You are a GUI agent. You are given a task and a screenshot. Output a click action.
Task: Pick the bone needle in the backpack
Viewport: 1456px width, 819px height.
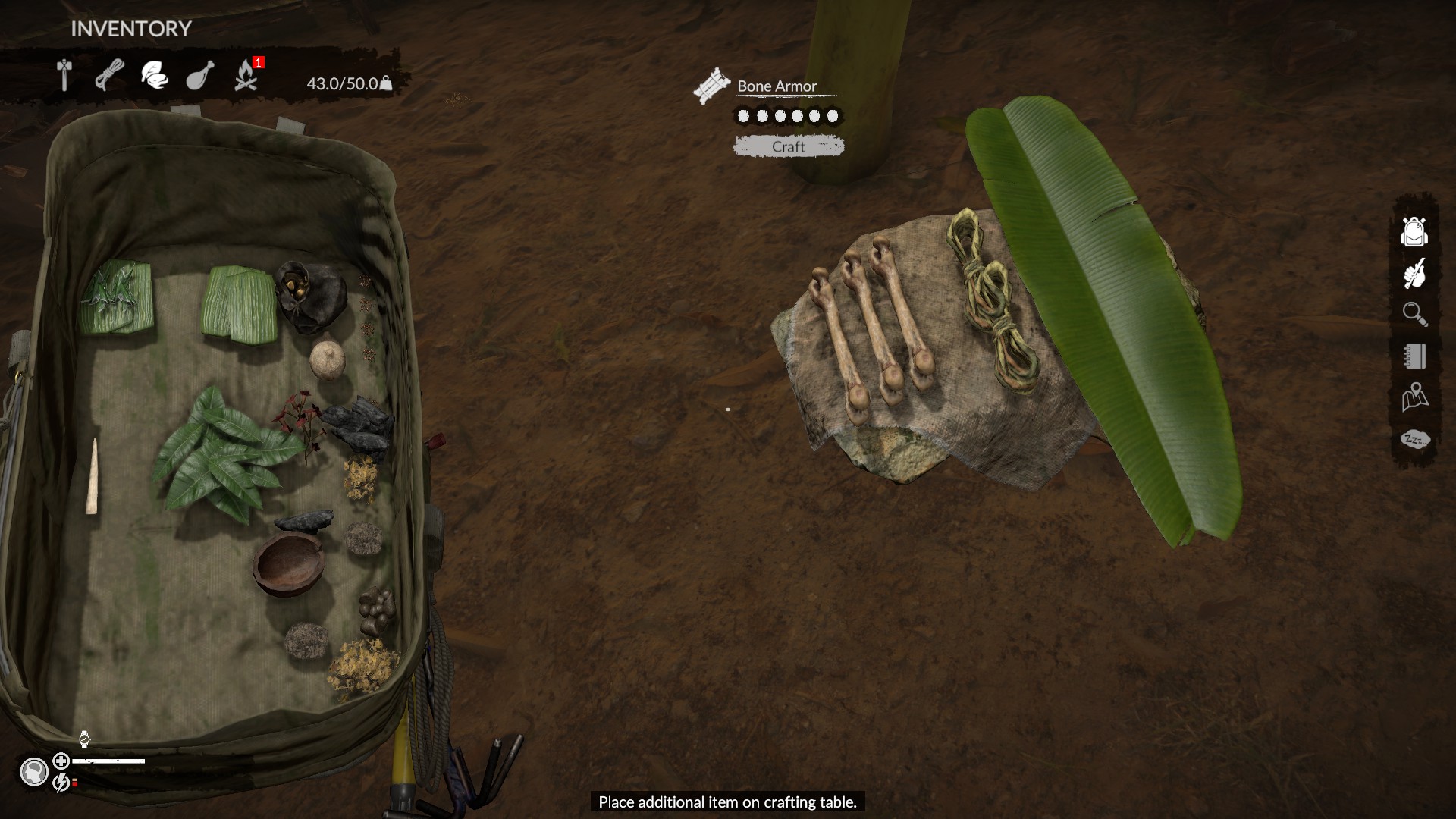[x=93, y=478]
